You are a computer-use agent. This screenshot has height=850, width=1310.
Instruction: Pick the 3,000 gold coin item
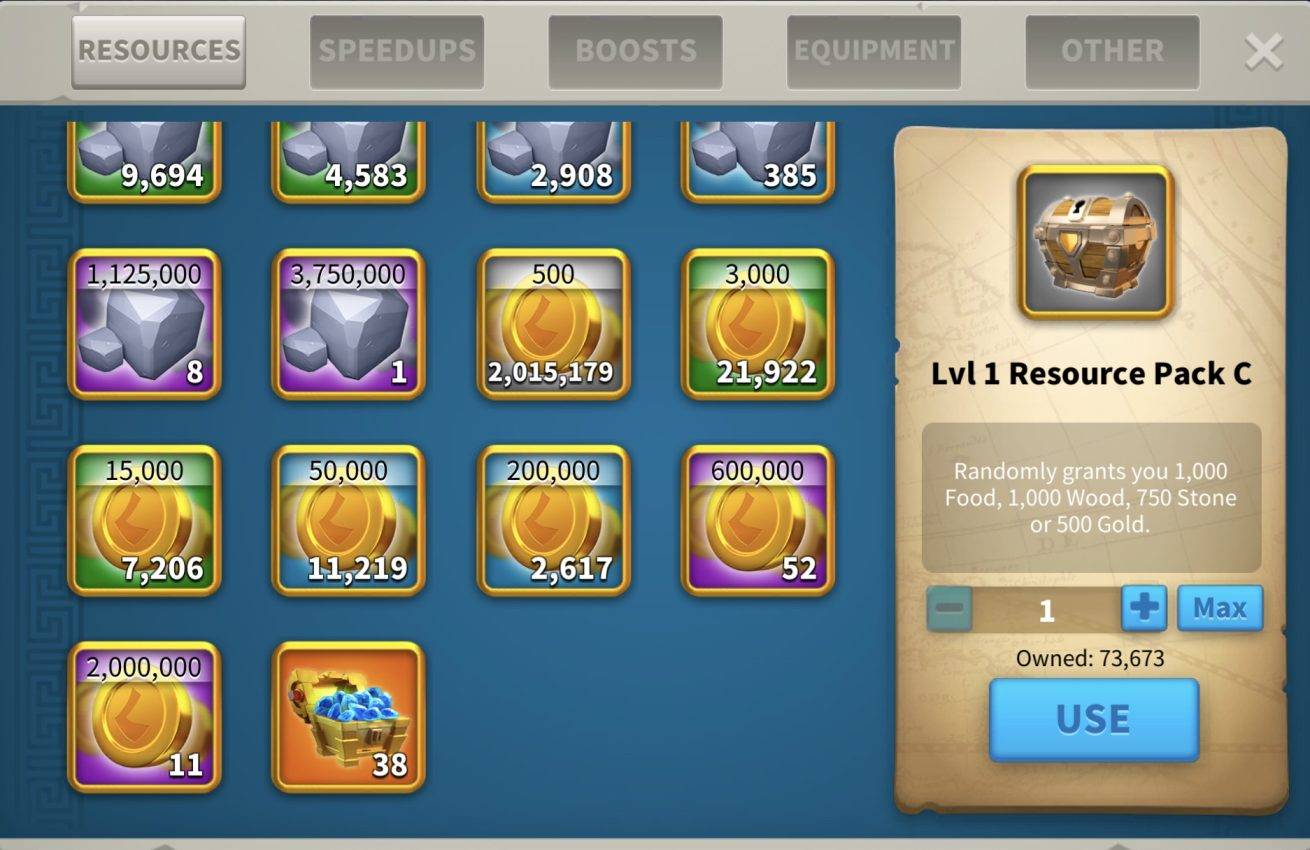[x=757, y=324]
